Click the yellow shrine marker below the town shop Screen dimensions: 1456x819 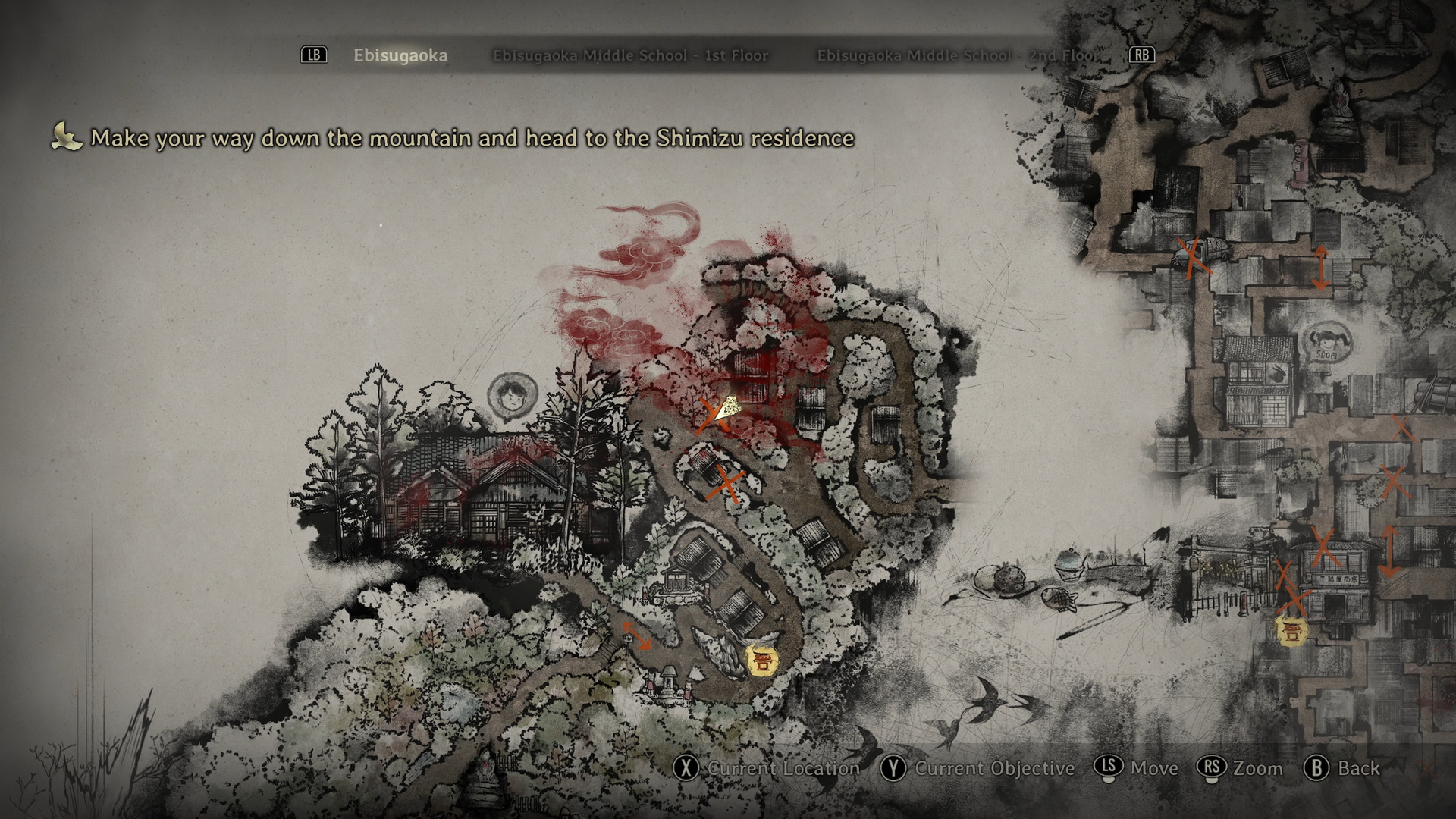tap(1291, 631)
